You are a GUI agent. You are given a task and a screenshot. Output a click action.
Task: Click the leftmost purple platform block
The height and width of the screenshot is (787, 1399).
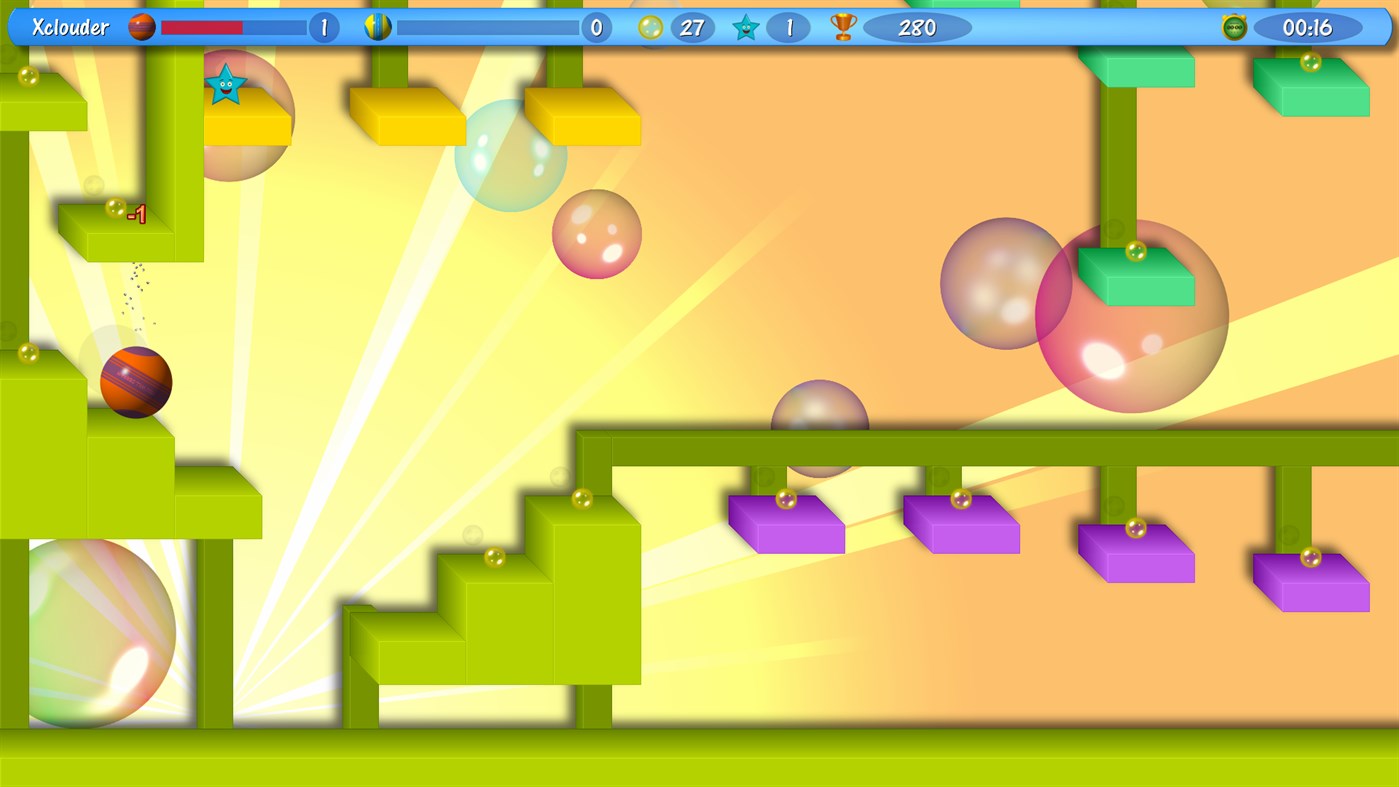pyautogui.click(x=787, y=524)
